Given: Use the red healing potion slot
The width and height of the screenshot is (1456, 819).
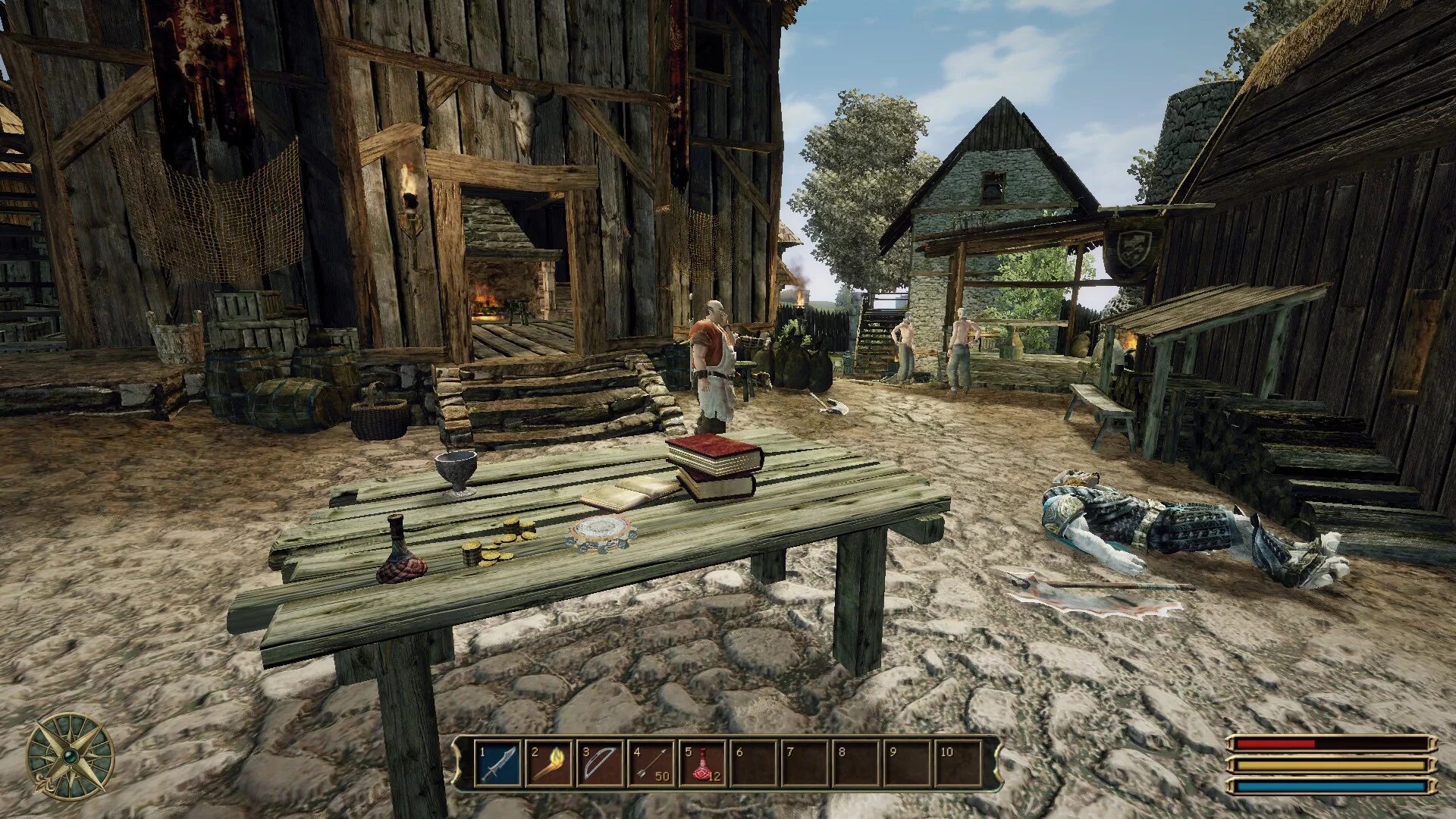Looking at the screenshot, I should click(x=703, y=764).
